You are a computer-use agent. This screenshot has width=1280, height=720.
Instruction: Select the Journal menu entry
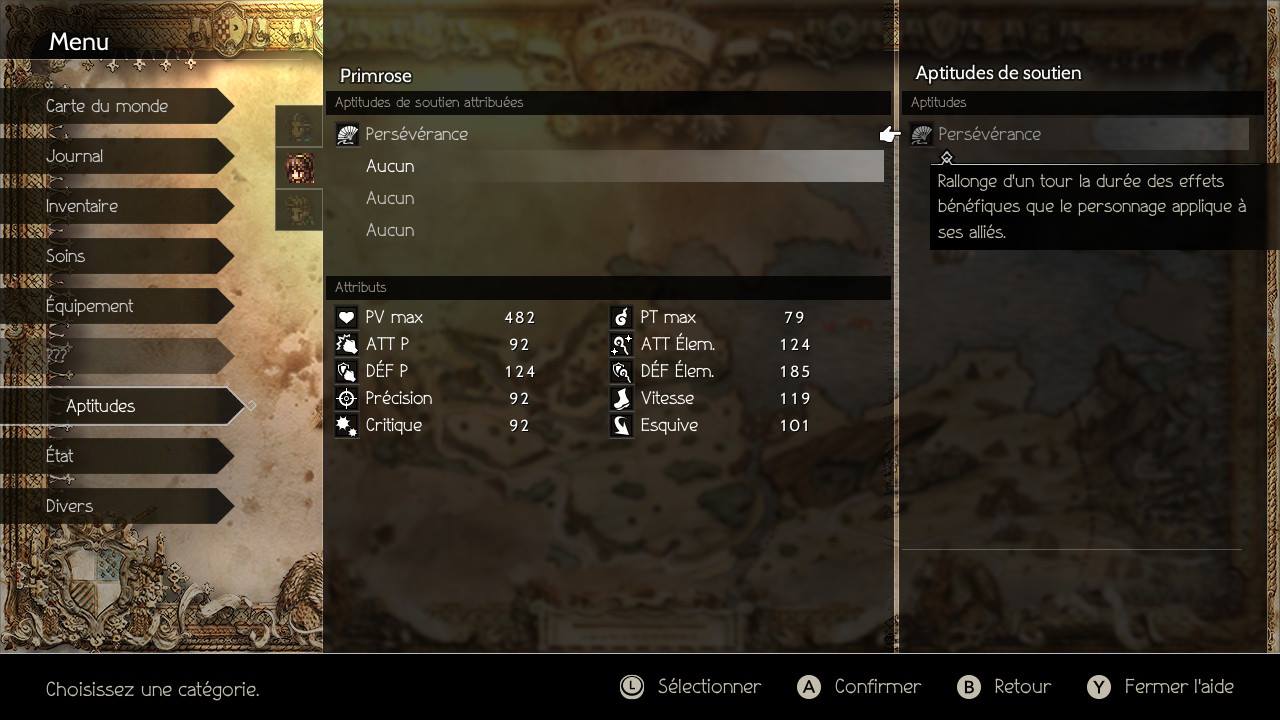pos(75,156)
